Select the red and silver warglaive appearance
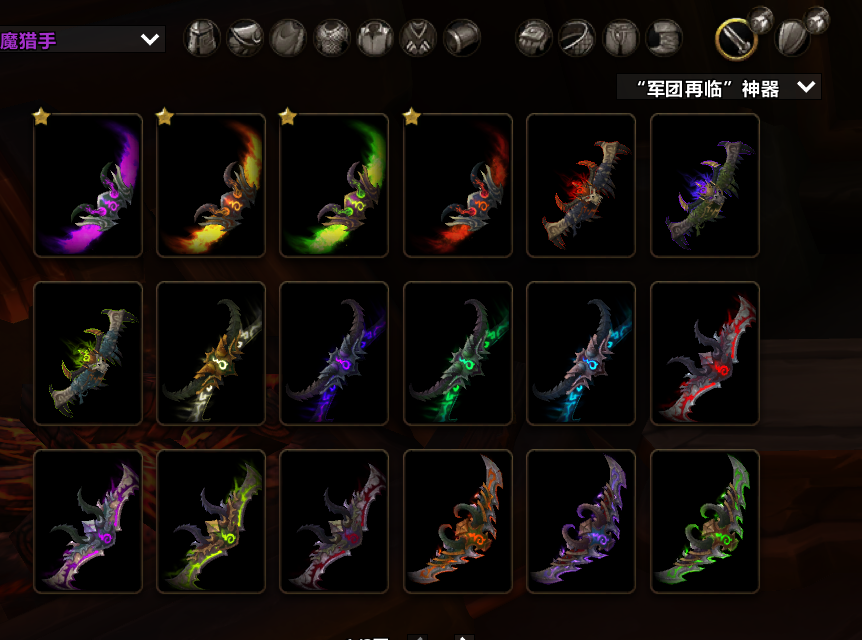This screenshot has width=862, height=640. tap(705, 353)
